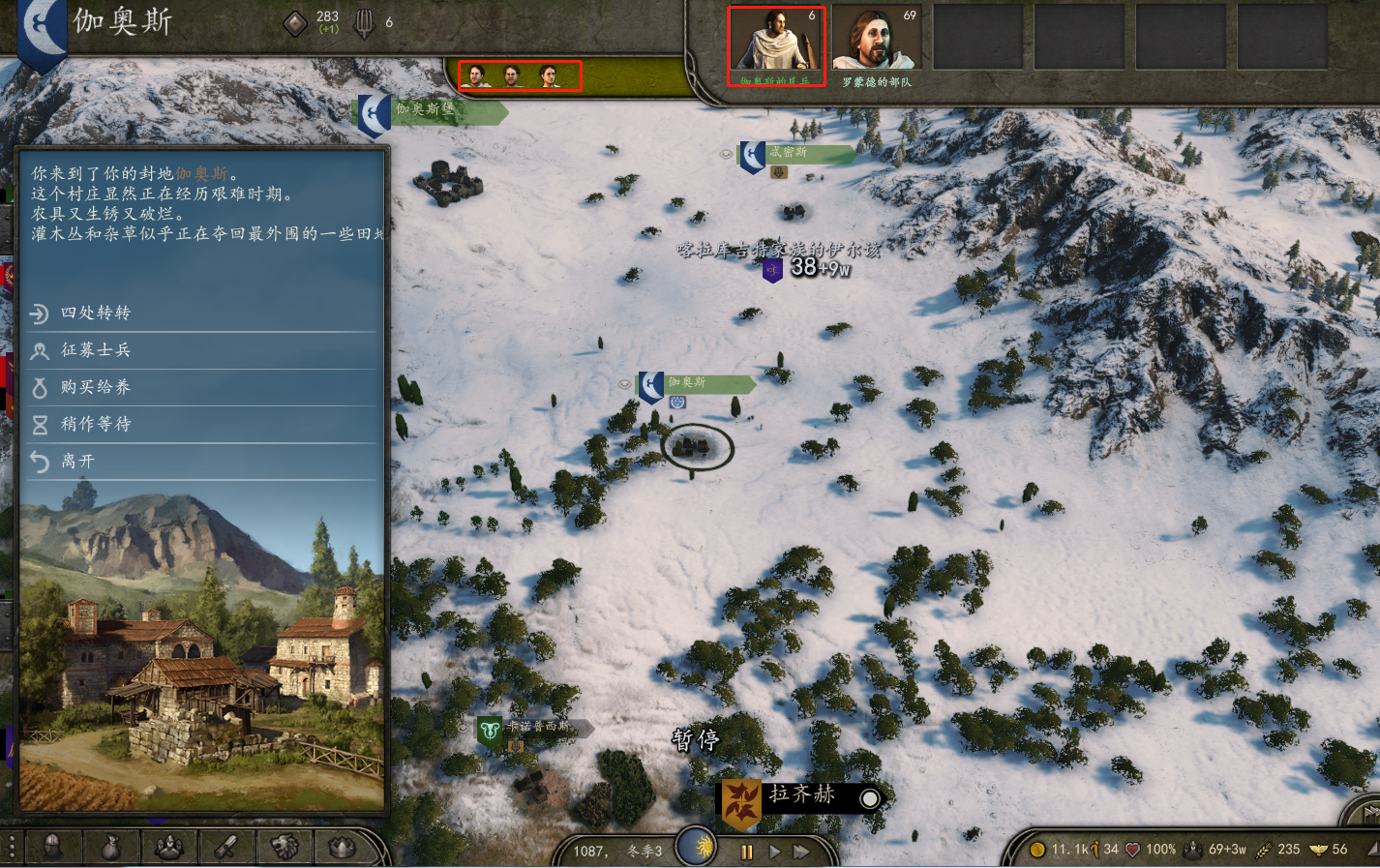
Task: Set time to fast-forward speed
Action: point(801,852)
